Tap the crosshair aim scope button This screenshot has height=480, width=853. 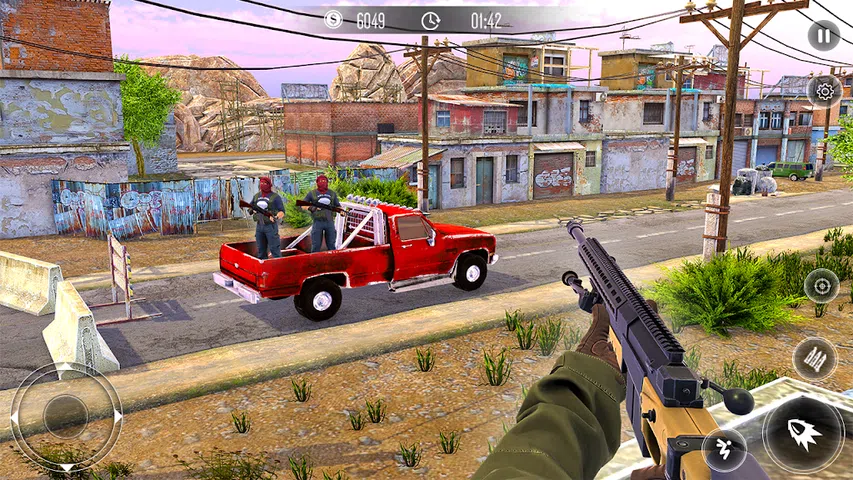point(821,286)
